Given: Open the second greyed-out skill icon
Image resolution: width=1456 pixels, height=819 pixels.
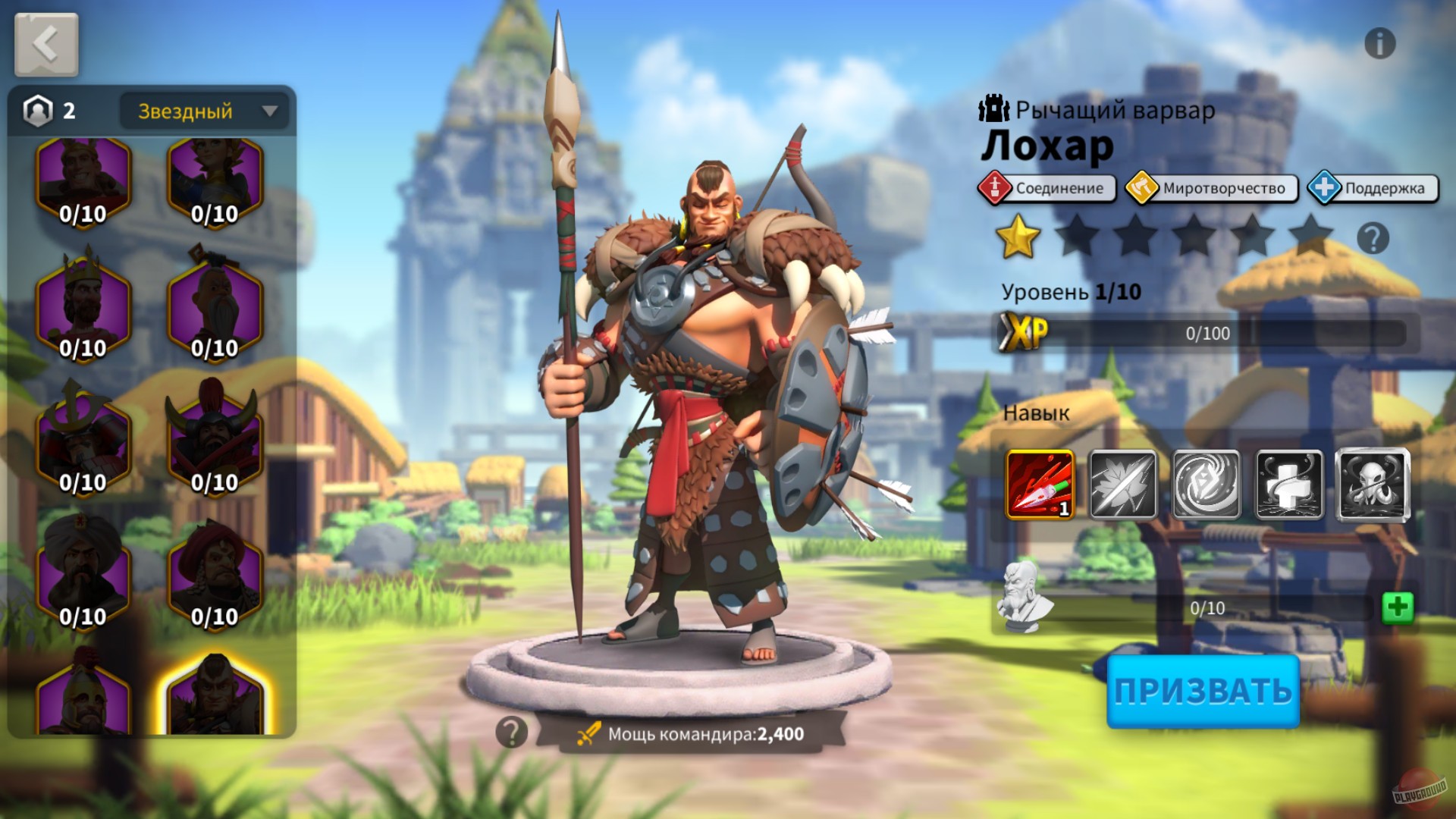Looking at the screenshot, I should coord(1124,485).
